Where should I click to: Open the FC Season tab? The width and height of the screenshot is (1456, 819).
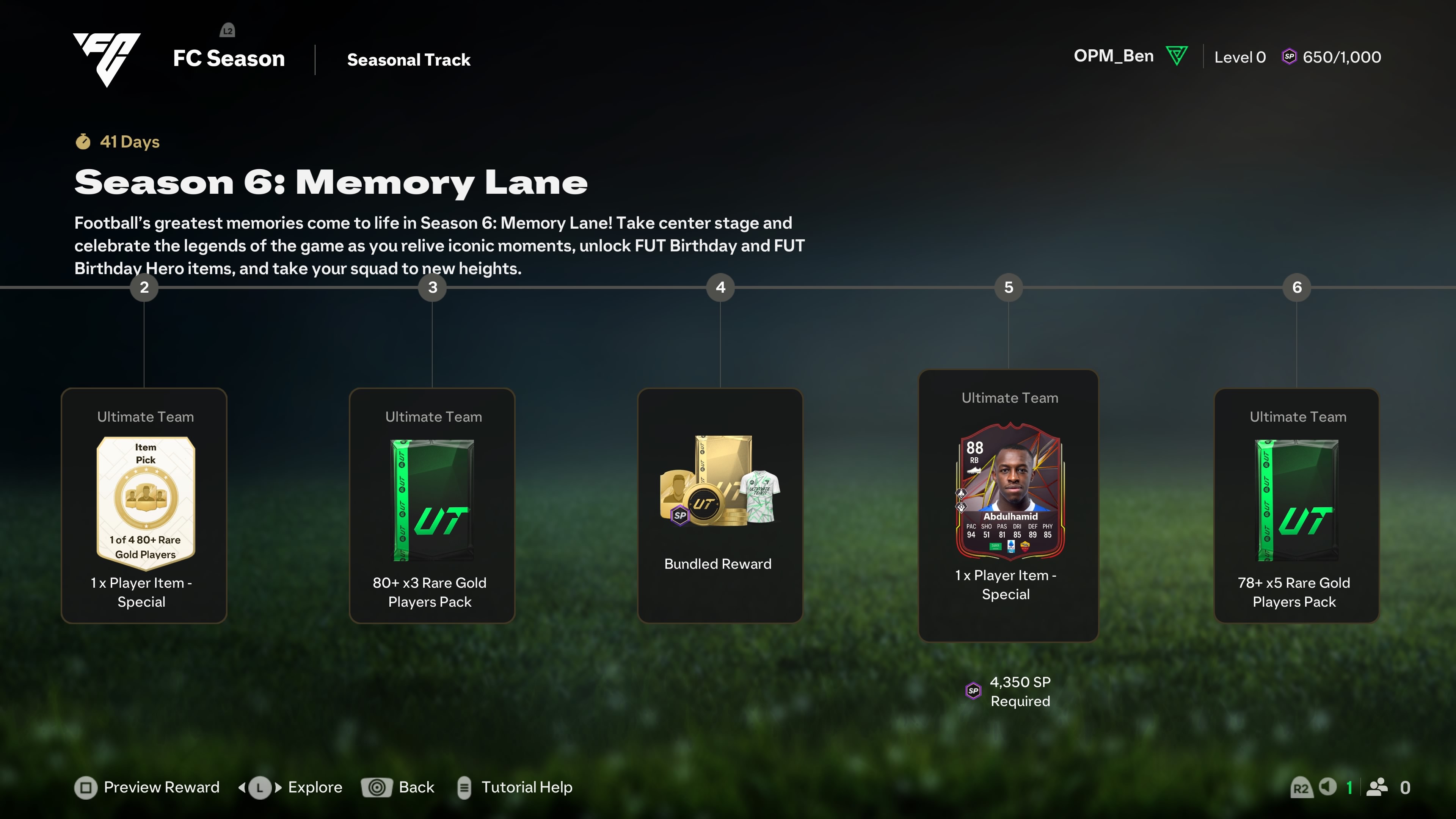[x=228, y=58]
